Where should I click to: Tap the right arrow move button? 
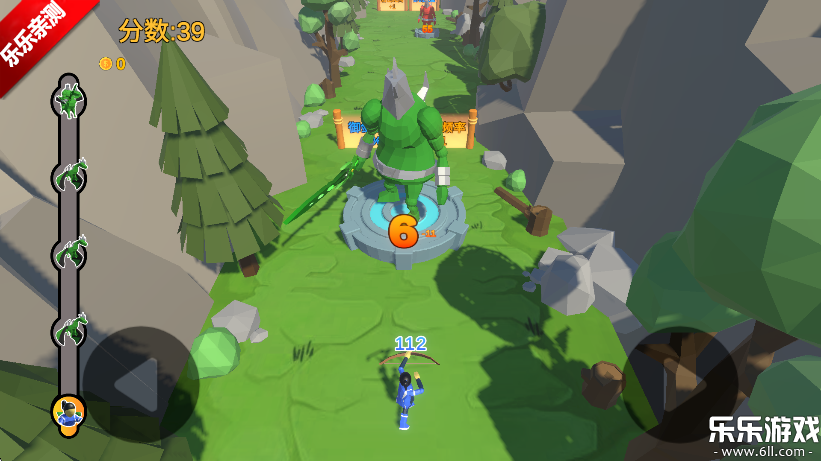pos(681,384)
